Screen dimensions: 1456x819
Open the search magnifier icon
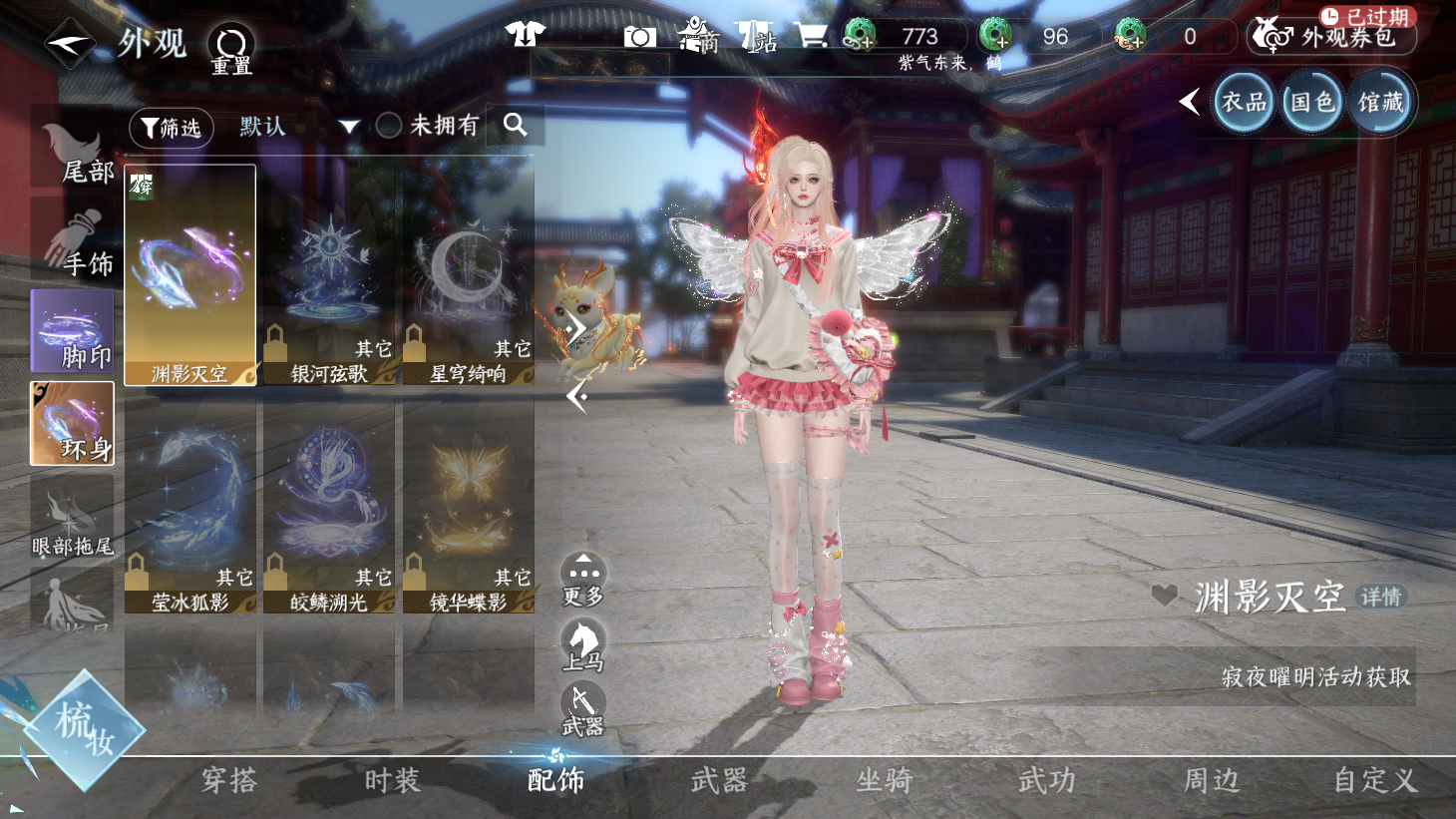515,125
